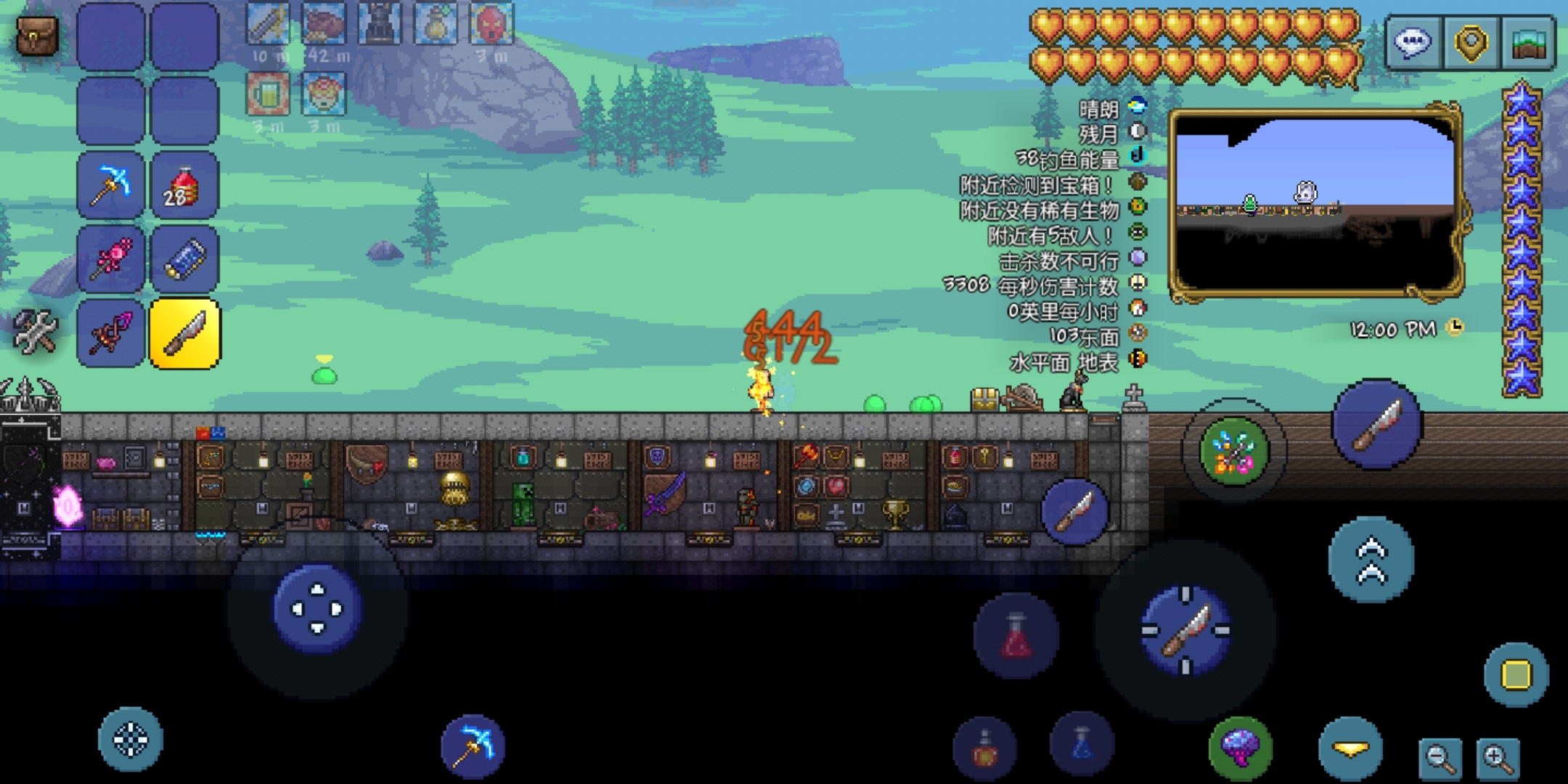Select the blue scroll hotbar slot
The height and width of the screenshot is (784, 1568).
184,260
